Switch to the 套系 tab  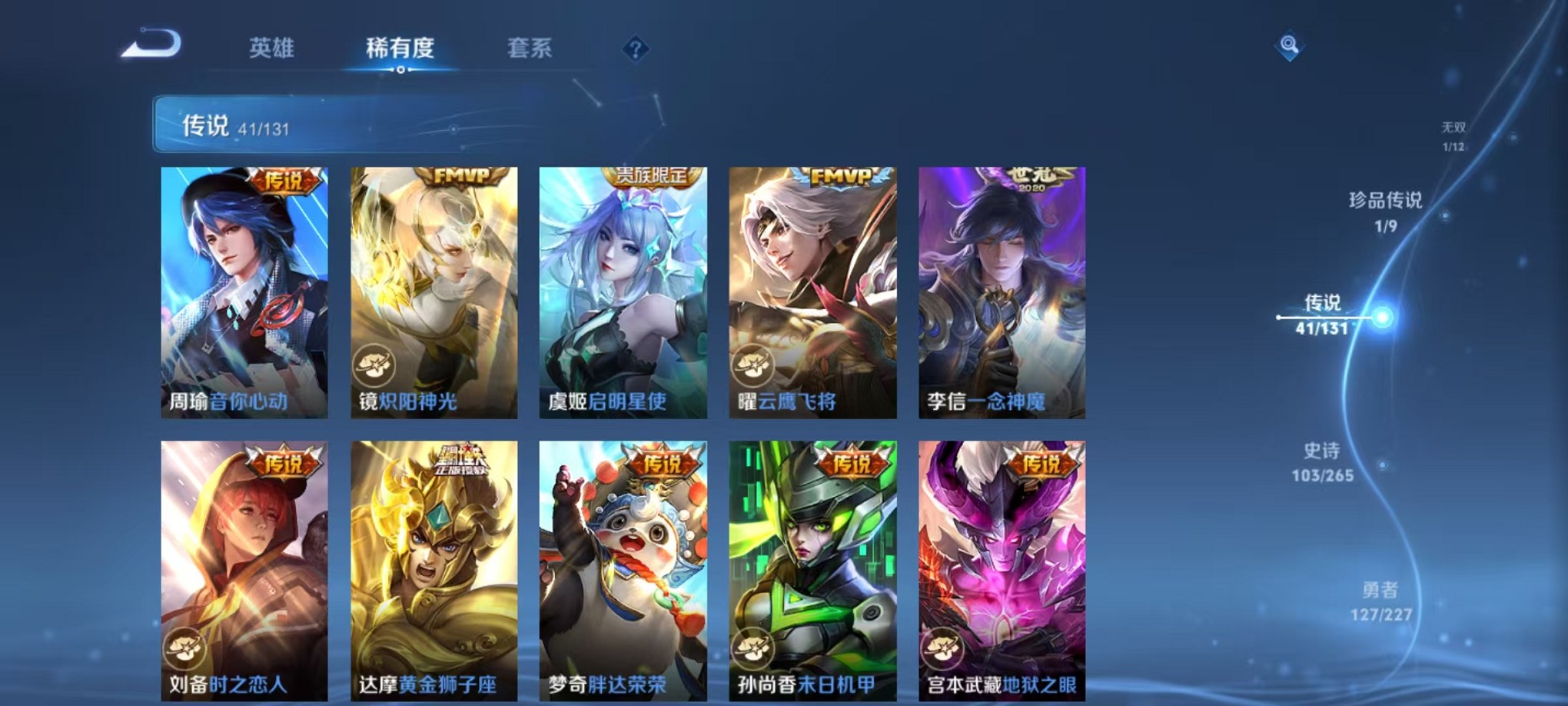tap(538, 48)
